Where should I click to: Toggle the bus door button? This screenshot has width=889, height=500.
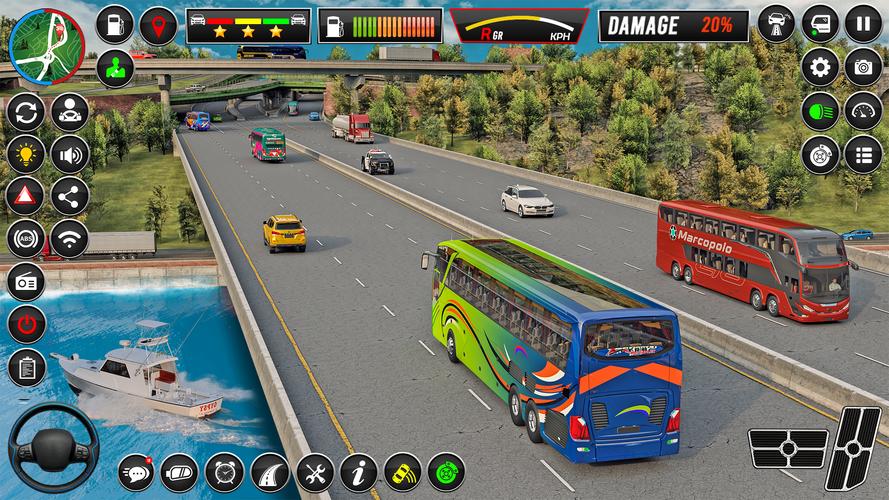[820, 23]
